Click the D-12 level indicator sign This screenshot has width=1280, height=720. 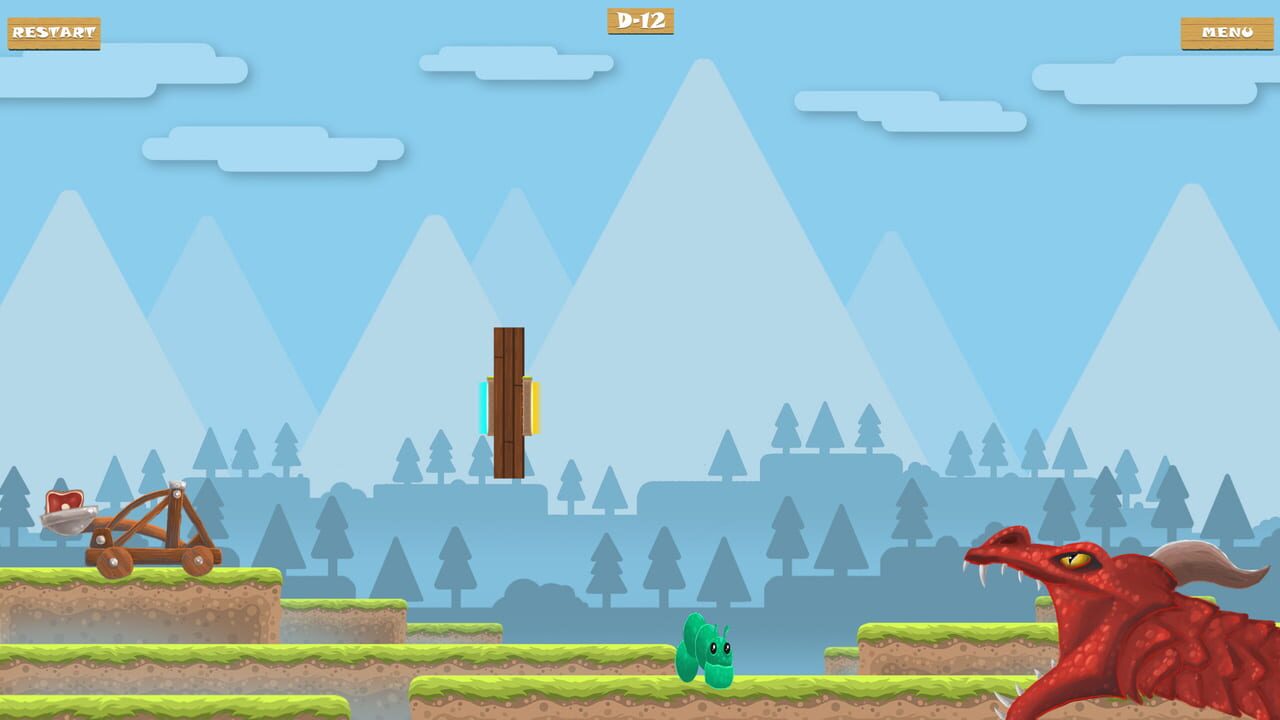[x=640, y=22]
